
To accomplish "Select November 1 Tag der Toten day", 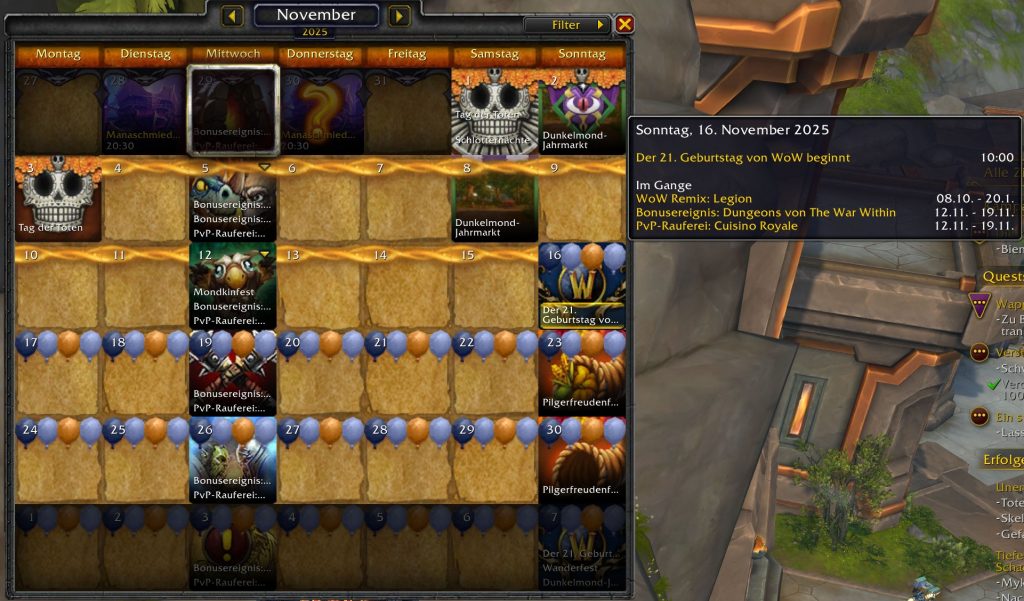I will [494, 111].
